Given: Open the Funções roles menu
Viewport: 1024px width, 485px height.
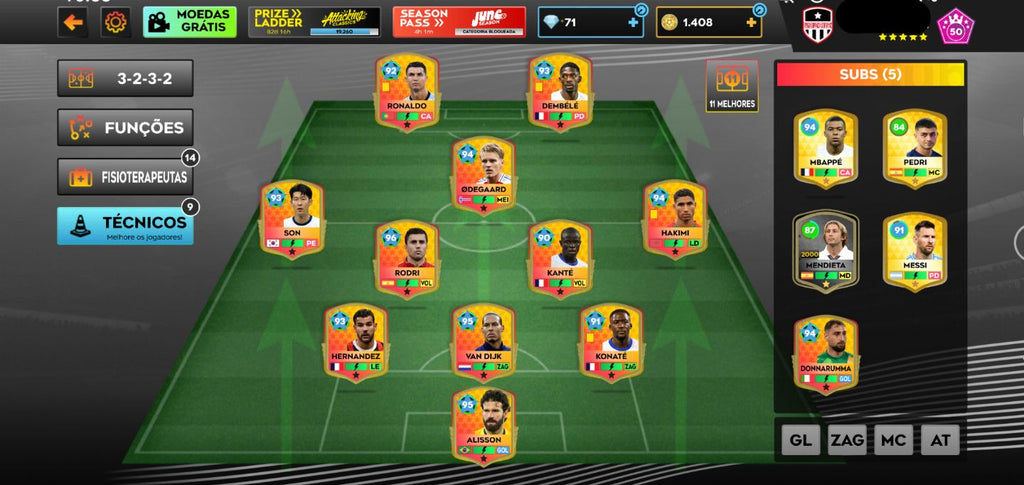Looking at the screenshot, I should (125, 127).
